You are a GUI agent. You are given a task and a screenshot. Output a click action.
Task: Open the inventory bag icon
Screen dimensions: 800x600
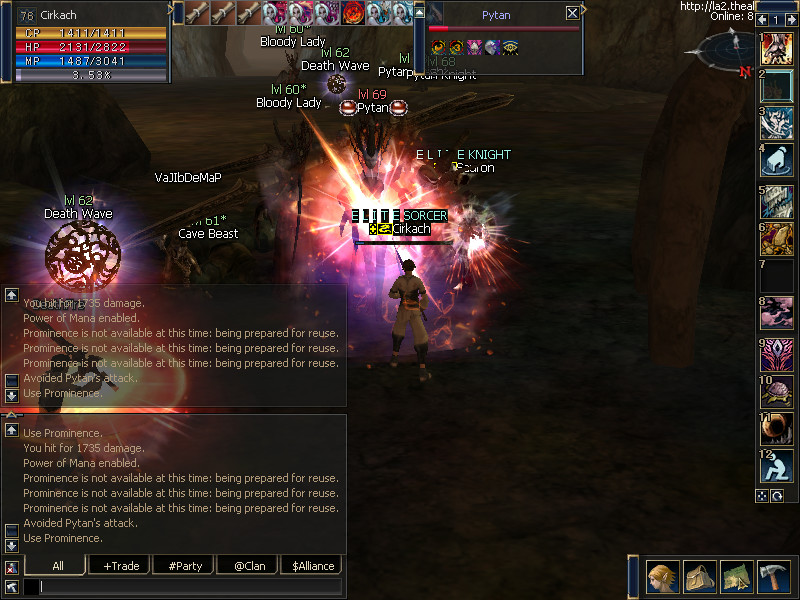[x=699, y=576]
